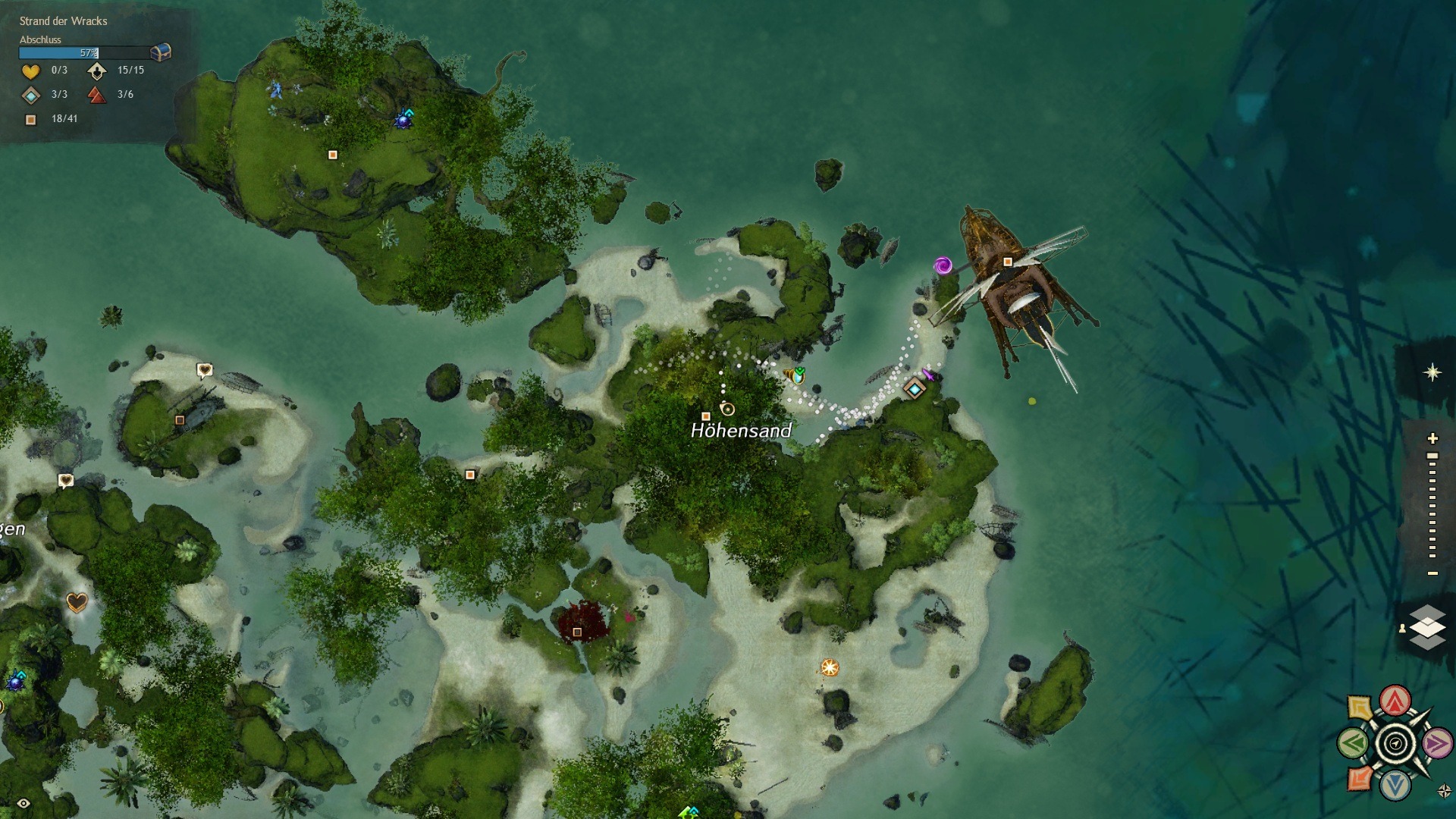Select the orange starburst event marker
1456x819 pixels.
(x=830, y=667)
